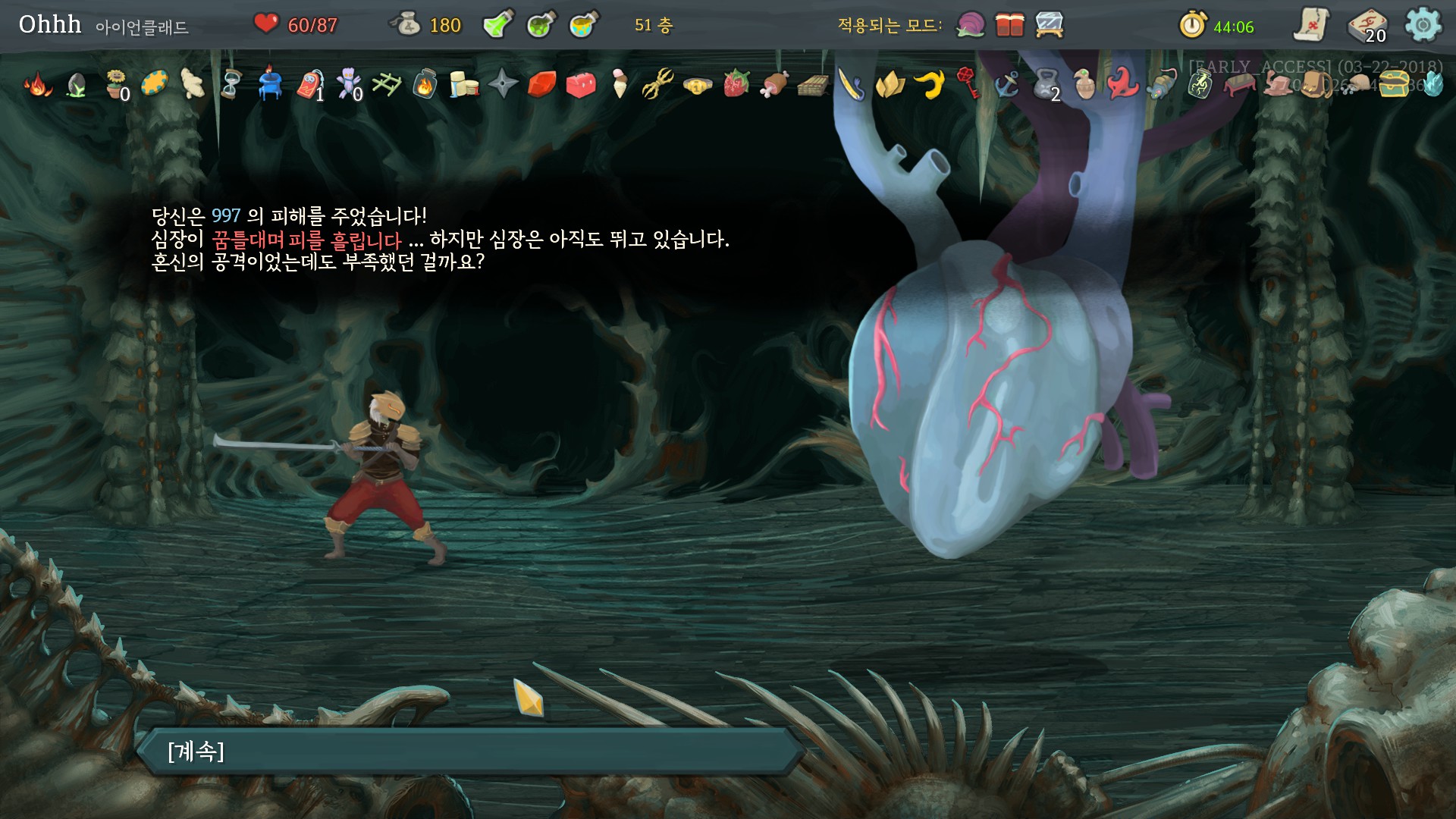
Task: Inspect the red skeleton key relic
Action: point(969,83)
